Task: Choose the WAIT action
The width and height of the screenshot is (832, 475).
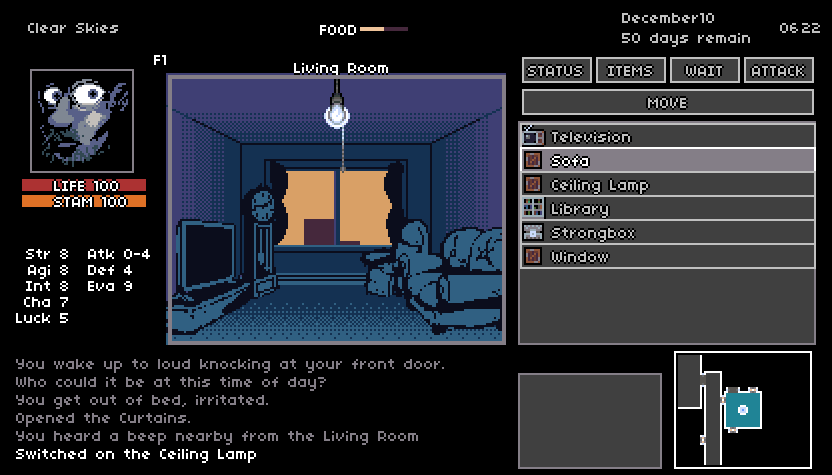Action: [704, 70]
